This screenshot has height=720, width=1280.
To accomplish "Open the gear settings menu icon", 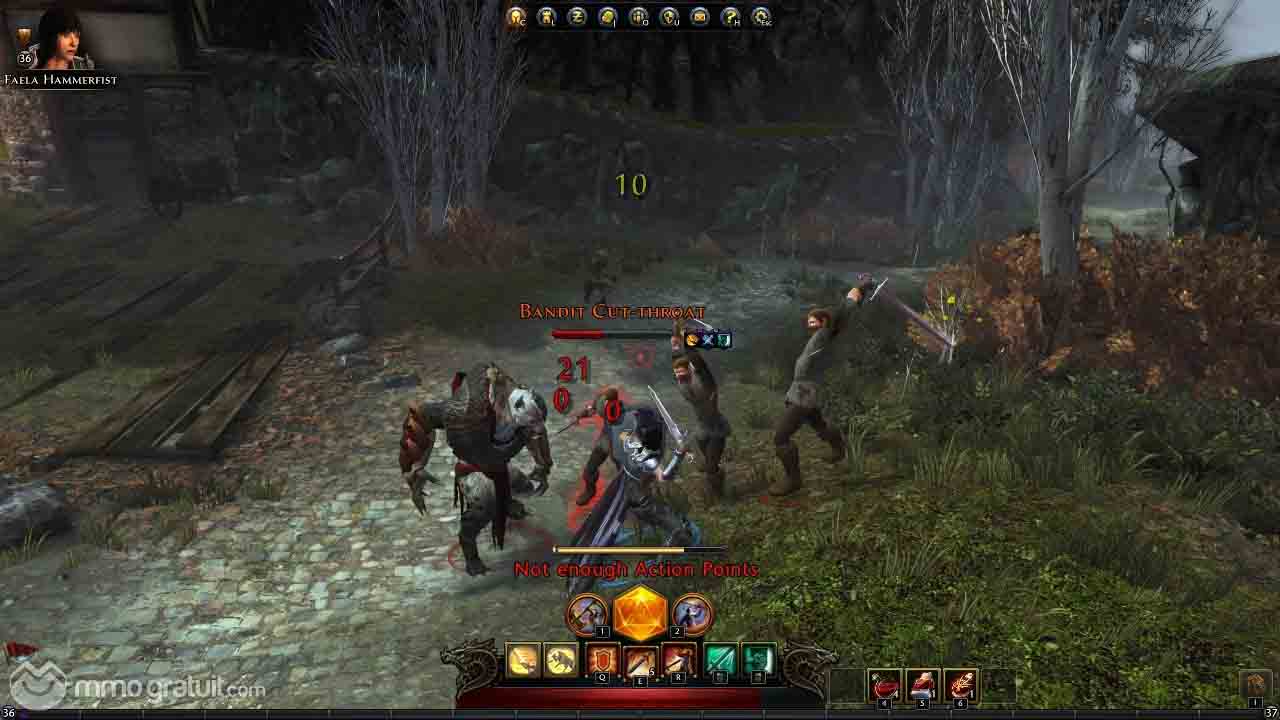I will tap(761, 16).
